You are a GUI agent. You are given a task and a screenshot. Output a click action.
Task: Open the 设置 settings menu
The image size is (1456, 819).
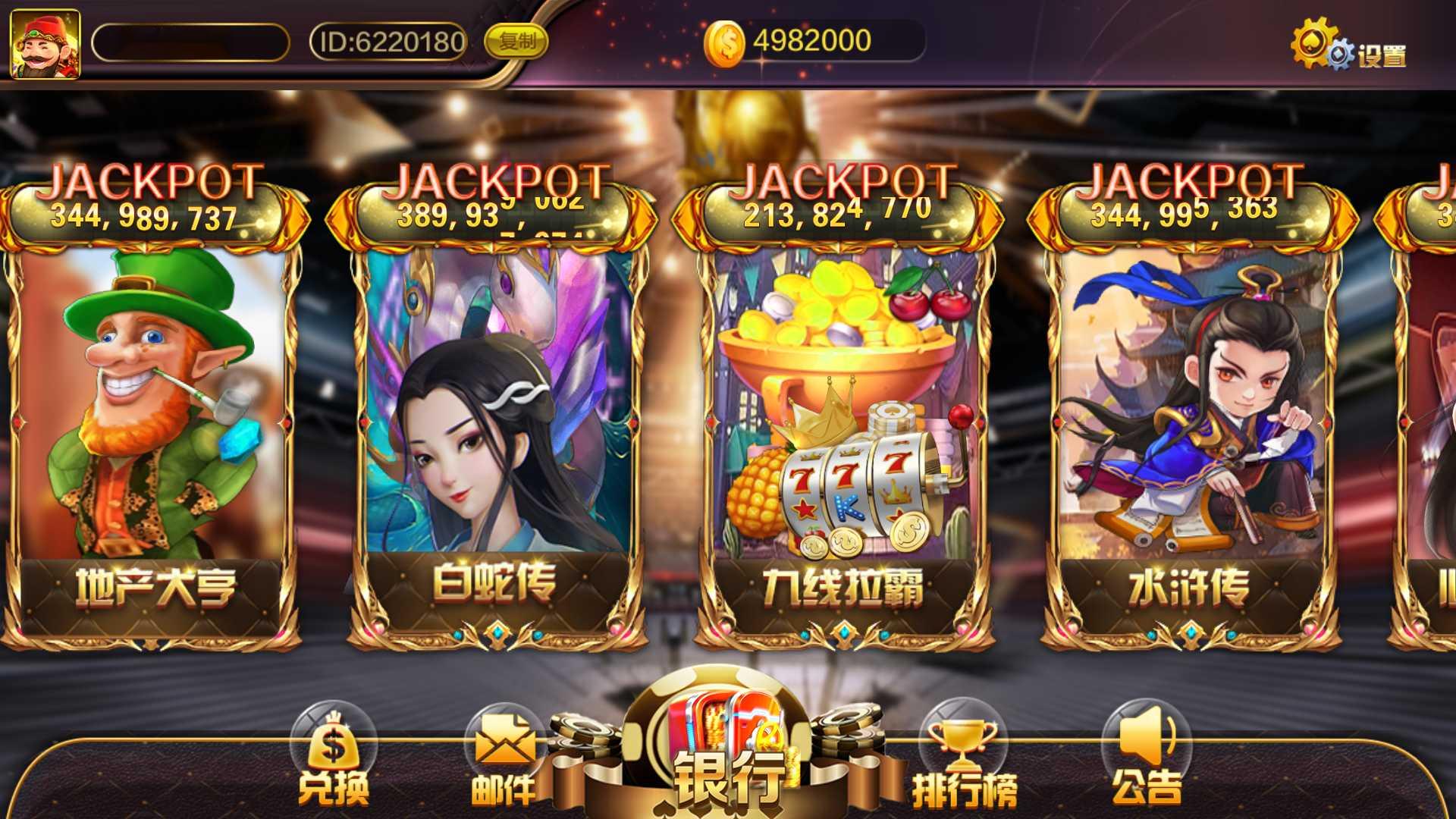[1349, 48]
